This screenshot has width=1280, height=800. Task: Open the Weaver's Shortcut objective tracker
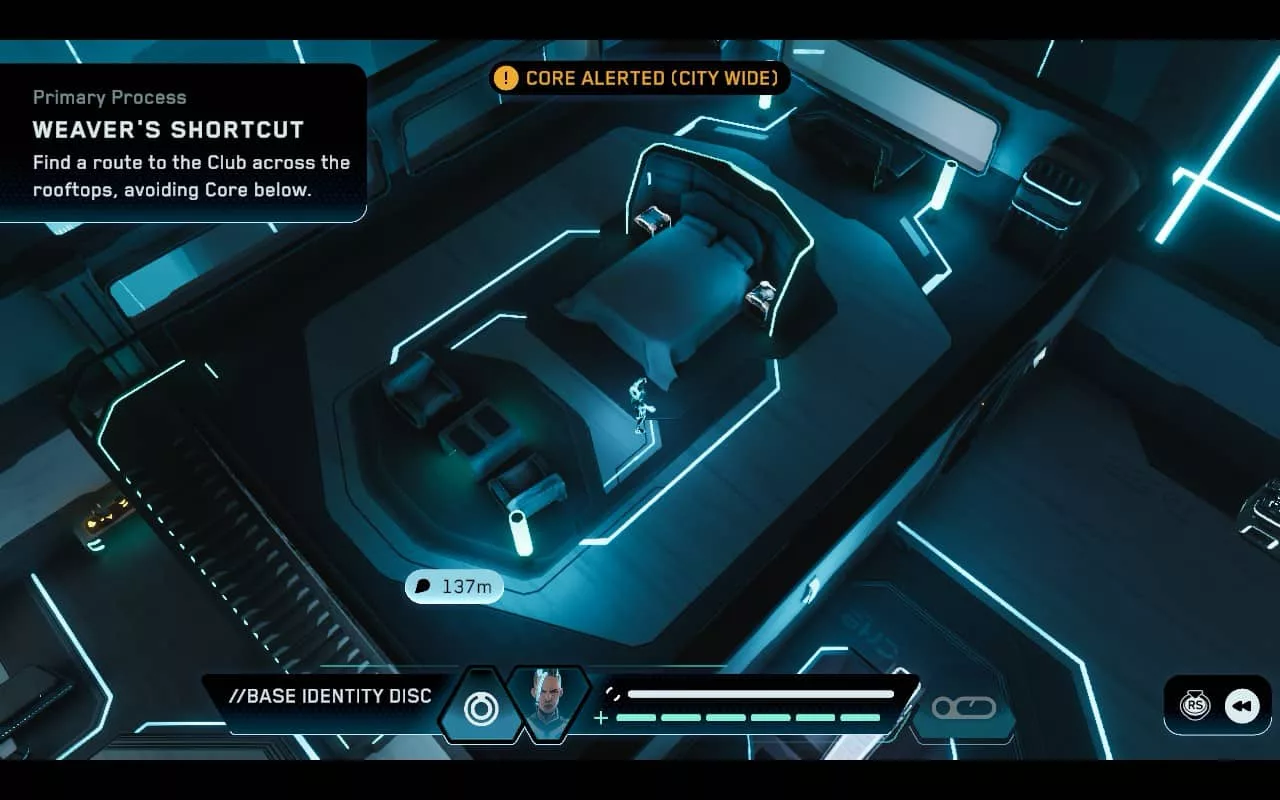(x=183, y=143)
